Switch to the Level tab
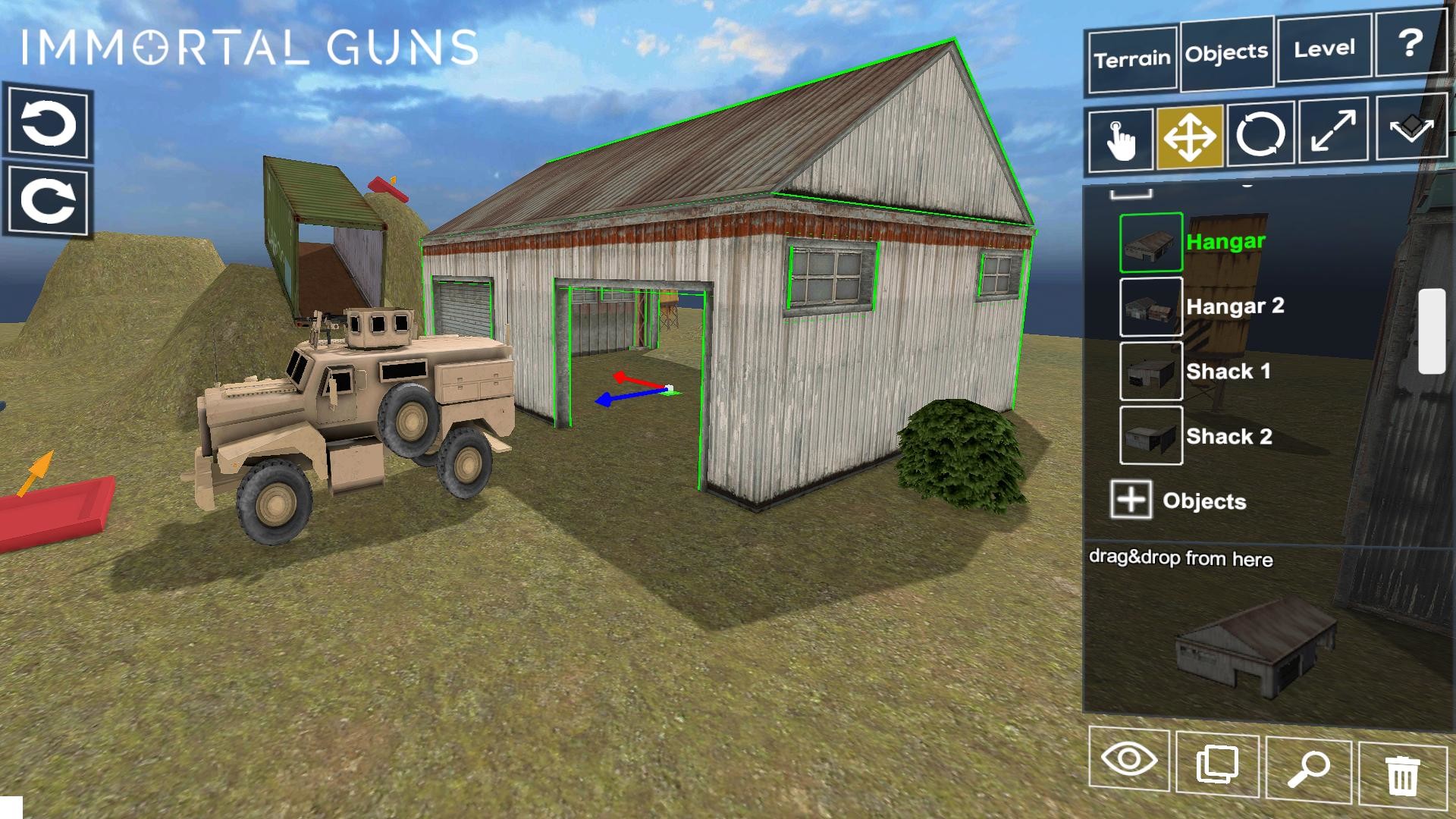 pos(1323,48)
